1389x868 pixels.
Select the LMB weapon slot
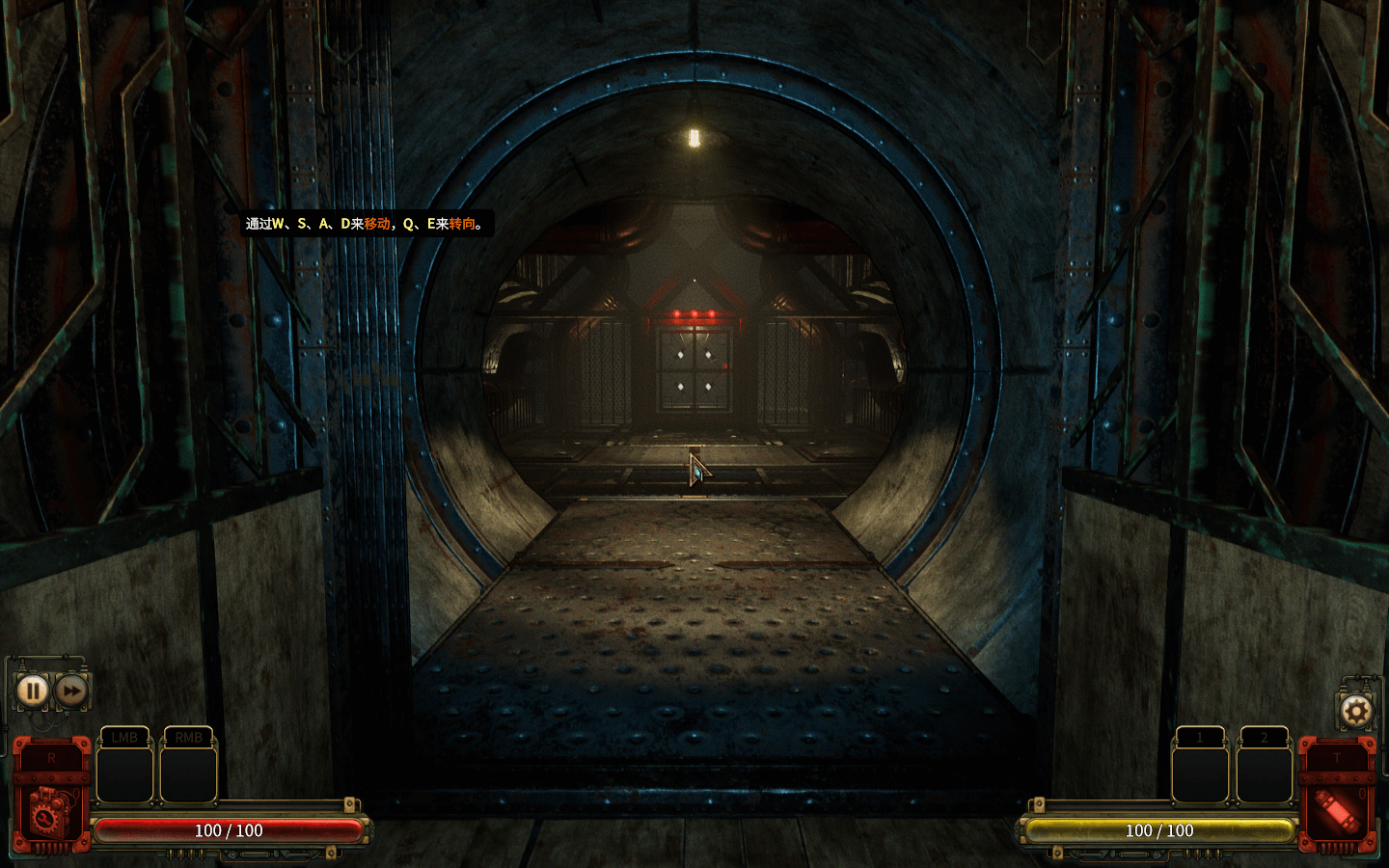(x=124, y=769)
